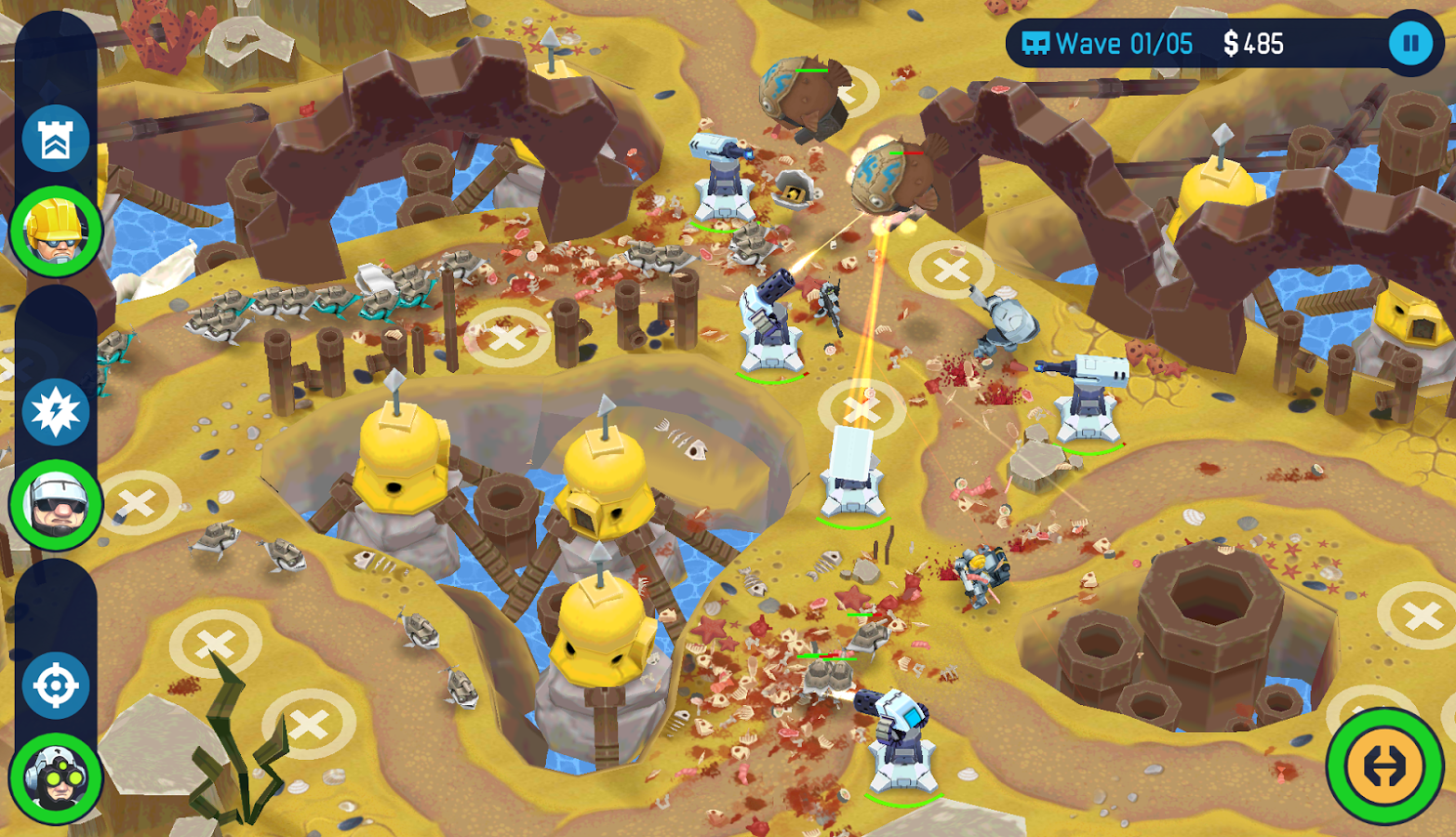Select the engineer hero with yellow hard hat
This screenshot has height=837, width=1456.
click(58, 230)
